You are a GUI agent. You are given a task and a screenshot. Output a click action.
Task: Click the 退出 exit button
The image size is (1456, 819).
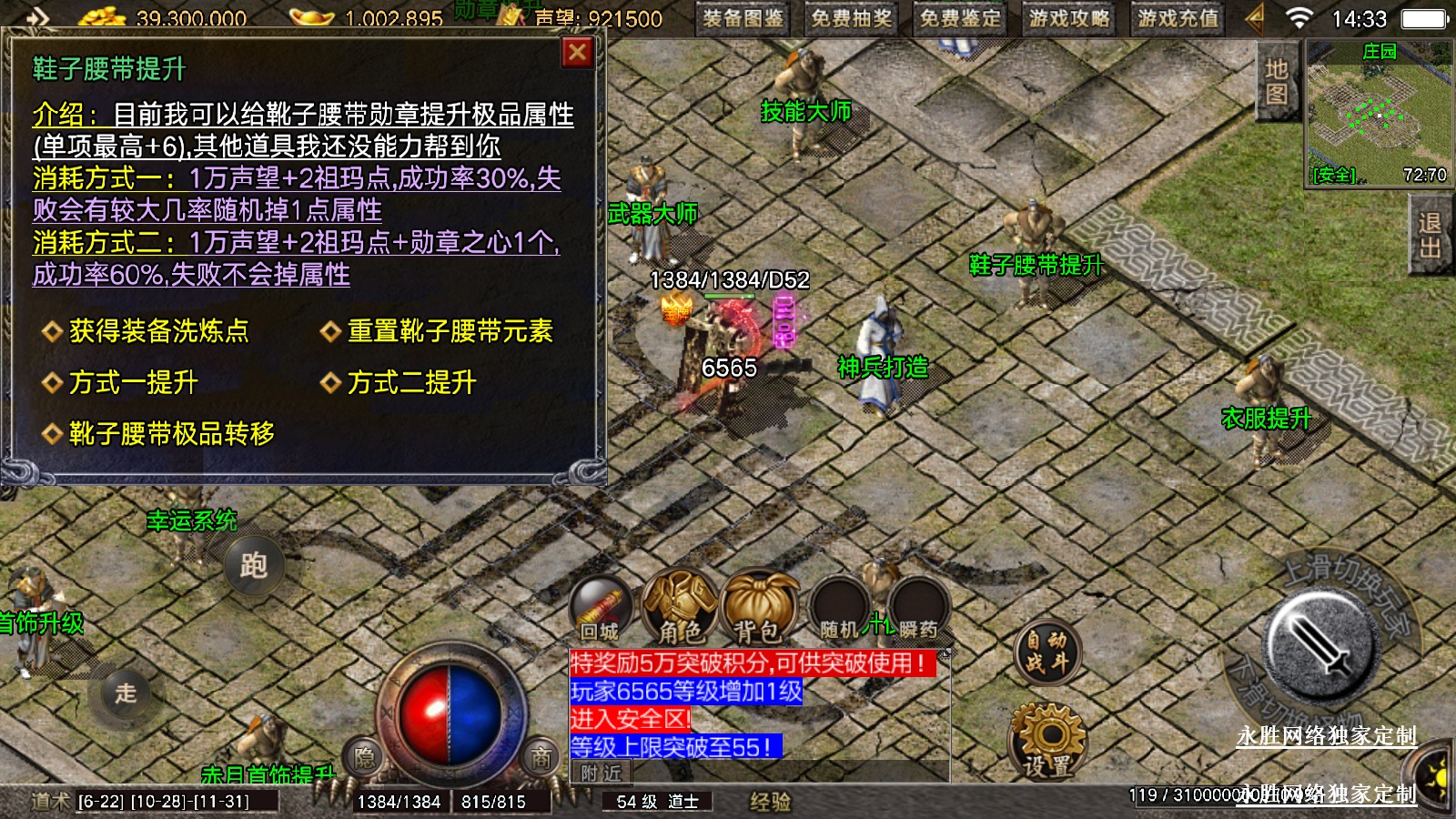coord(1429,237)
